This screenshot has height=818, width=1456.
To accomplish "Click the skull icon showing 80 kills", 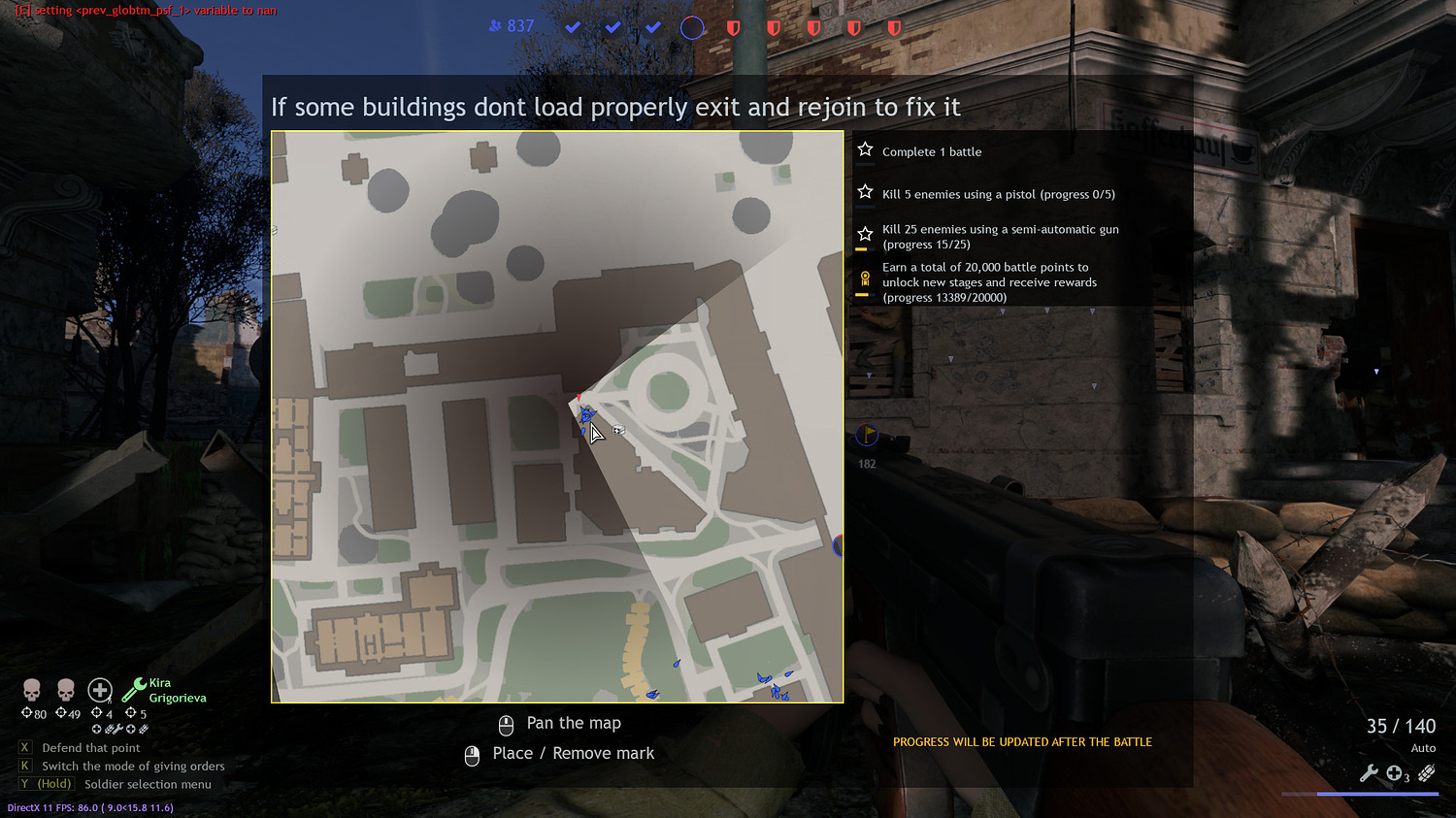I will click(x=31, y=689).
